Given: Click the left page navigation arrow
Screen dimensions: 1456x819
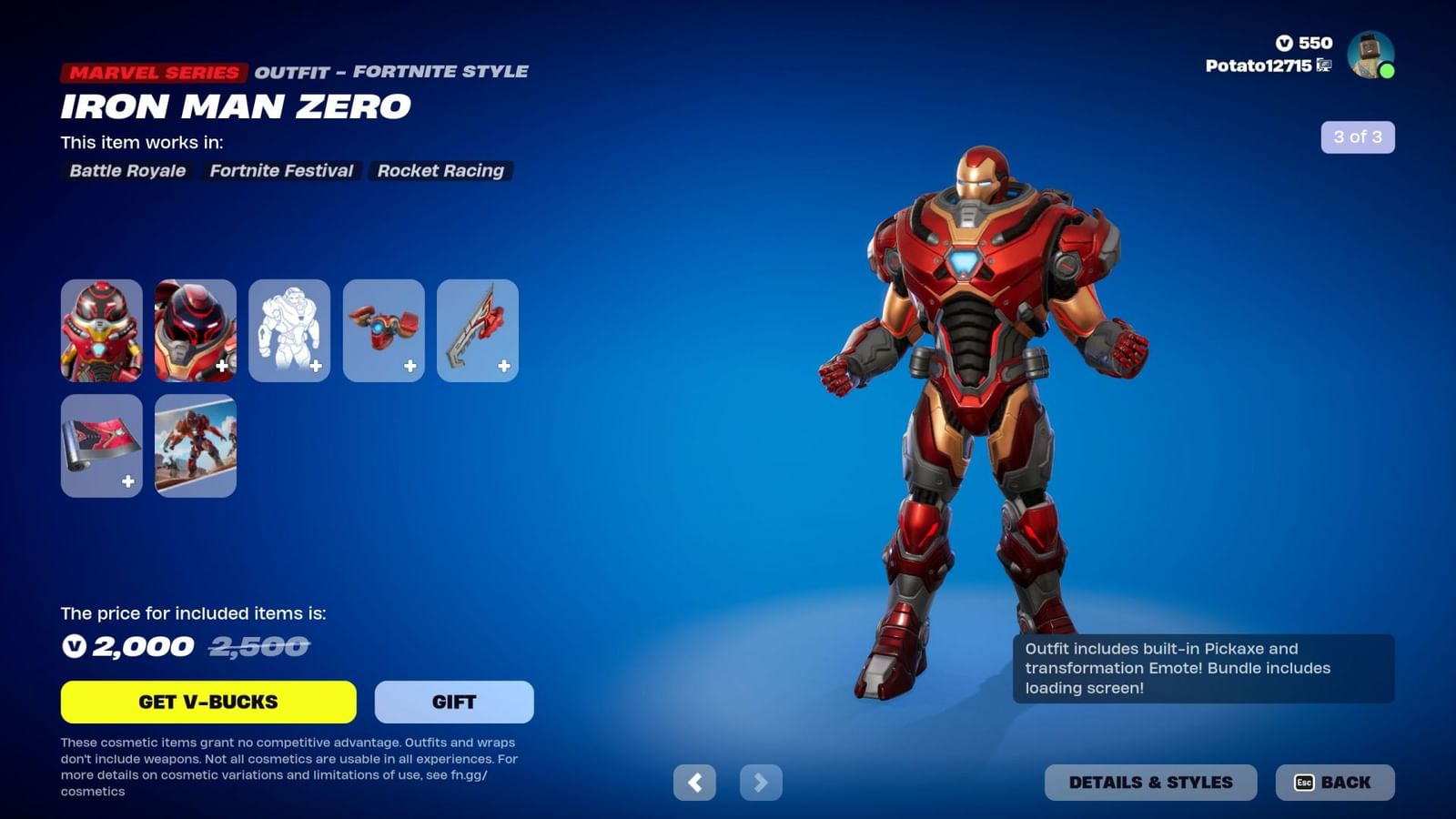Looking at the screenshot, I should [696, 782].
